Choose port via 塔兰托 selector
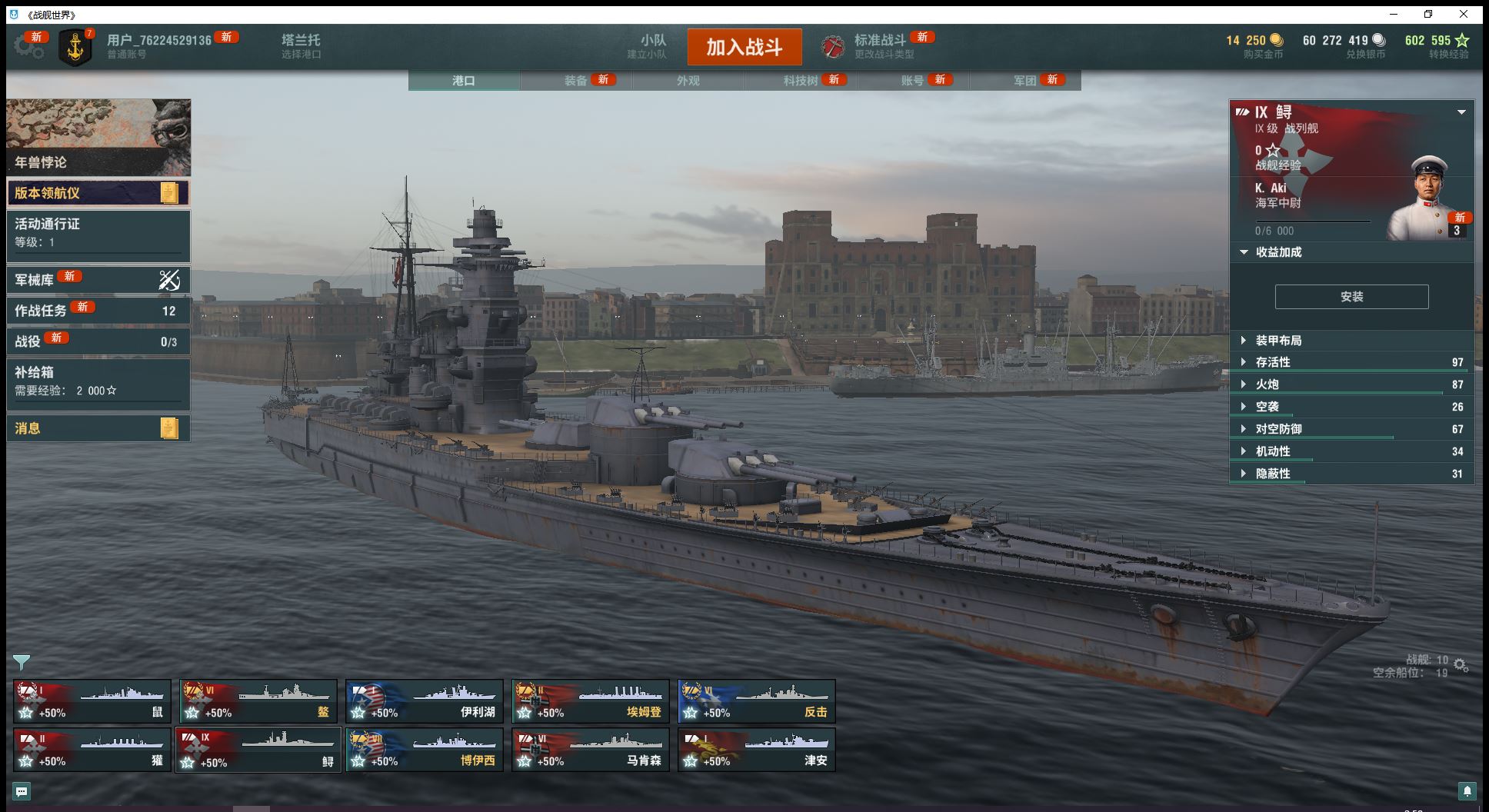This screenshot has height=812, width=1489. (301, 46)
